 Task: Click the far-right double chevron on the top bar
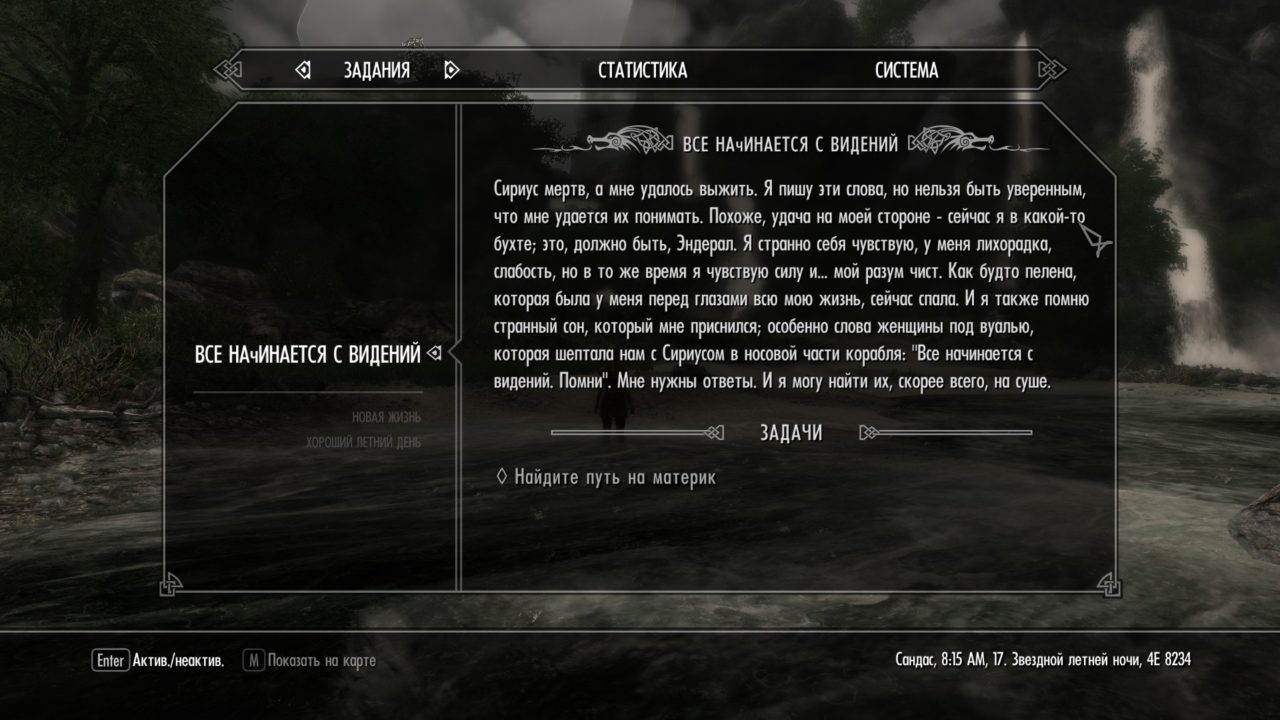click(1053, 67)
